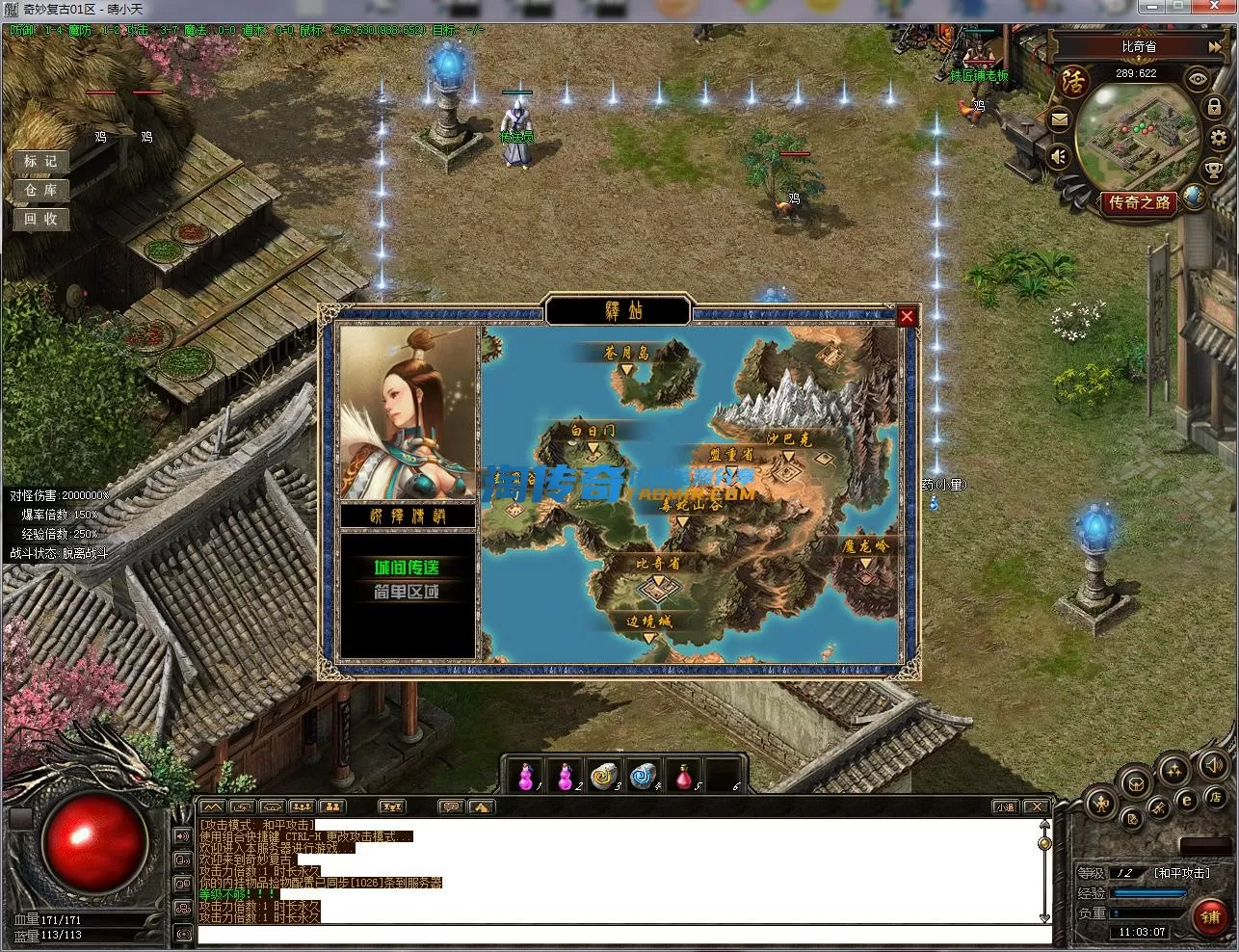Toggle the eye visibility icon
Screen dimensions: 1239x952
(x=1198, y=78)
